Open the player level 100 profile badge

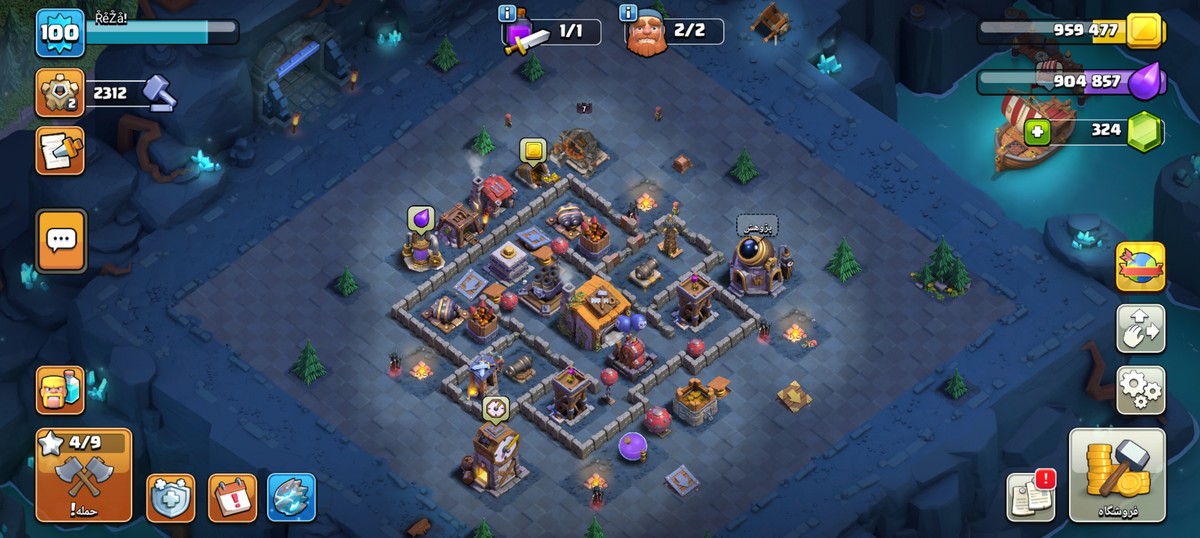(x=60, y=32)
